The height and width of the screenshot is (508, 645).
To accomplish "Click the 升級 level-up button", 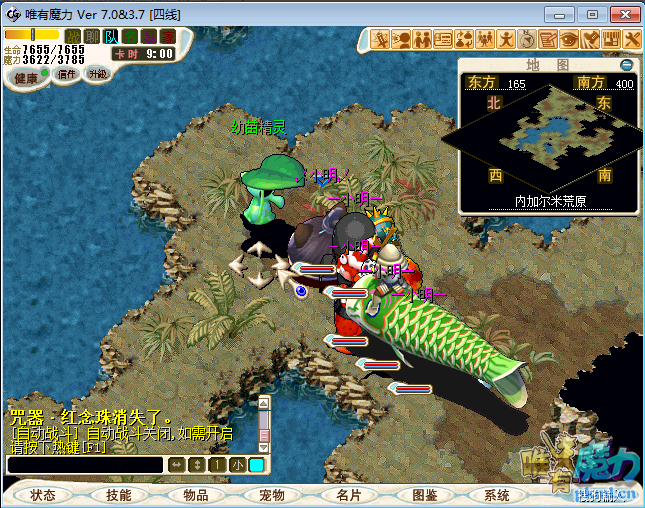I will (97, 73).
